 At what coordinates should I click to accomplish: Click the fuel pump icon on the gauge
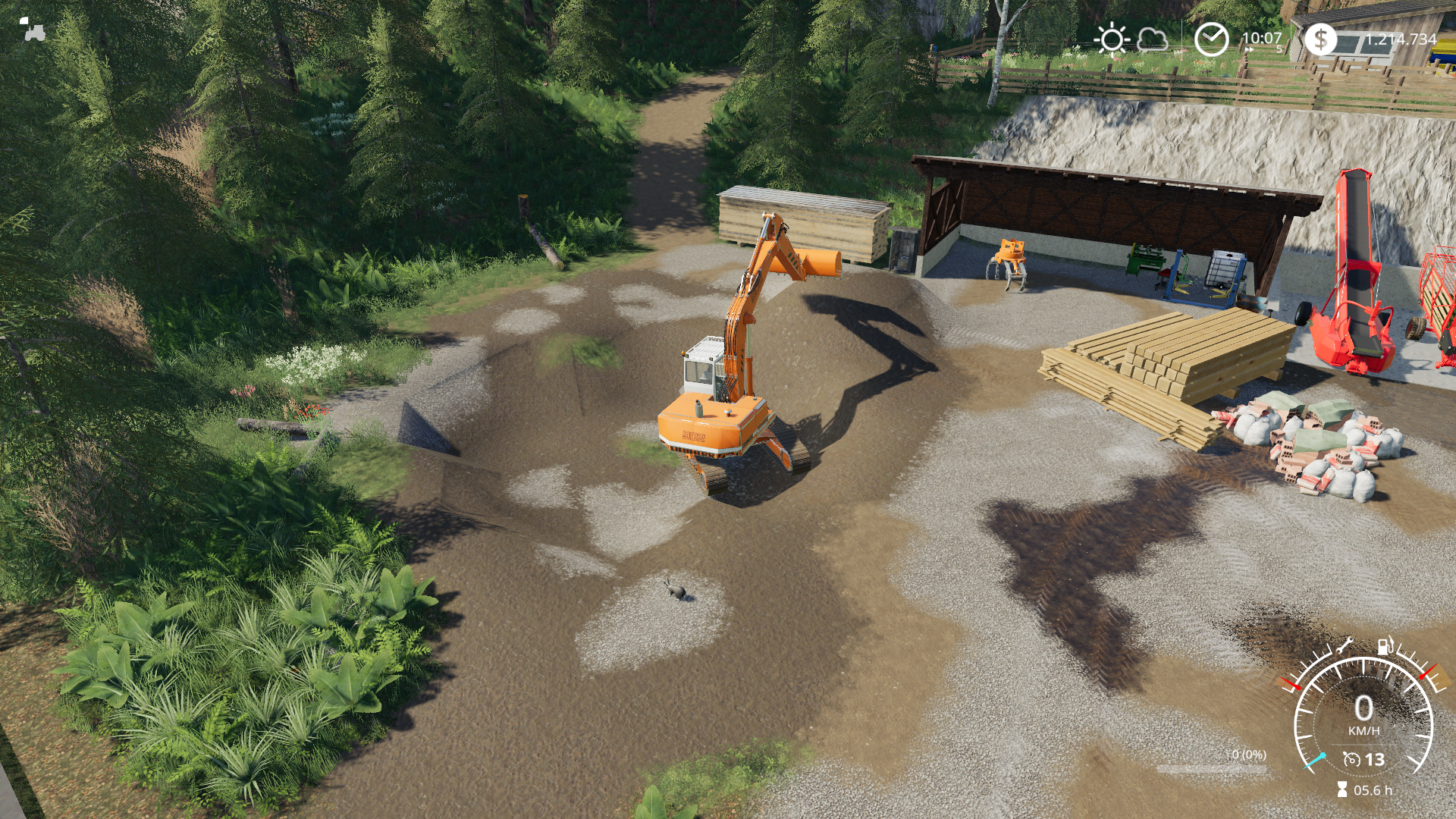[1385, 645]
